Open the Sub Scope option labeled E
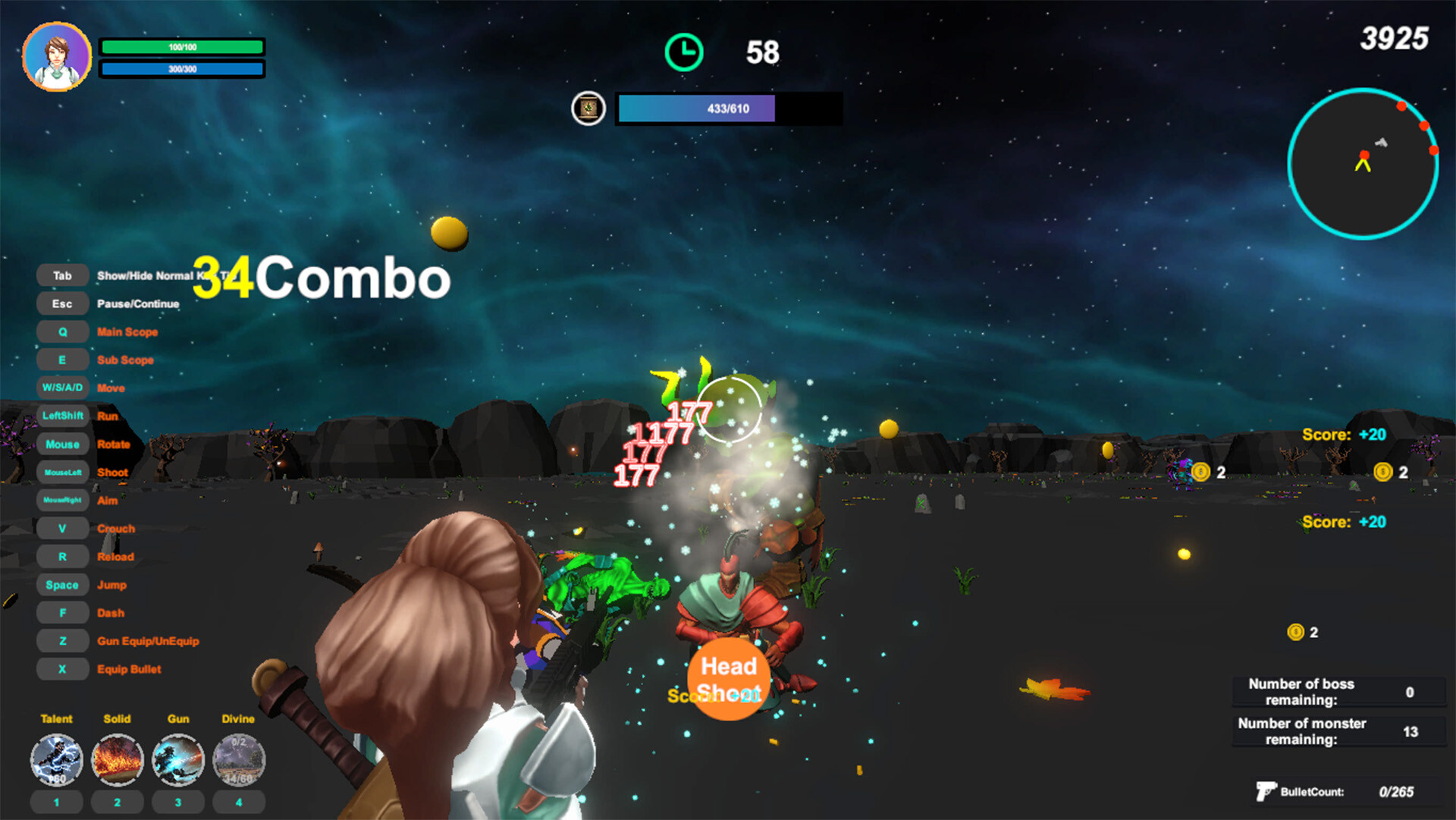The width and height of the screenshot is (1456, 820). point(62,359)
